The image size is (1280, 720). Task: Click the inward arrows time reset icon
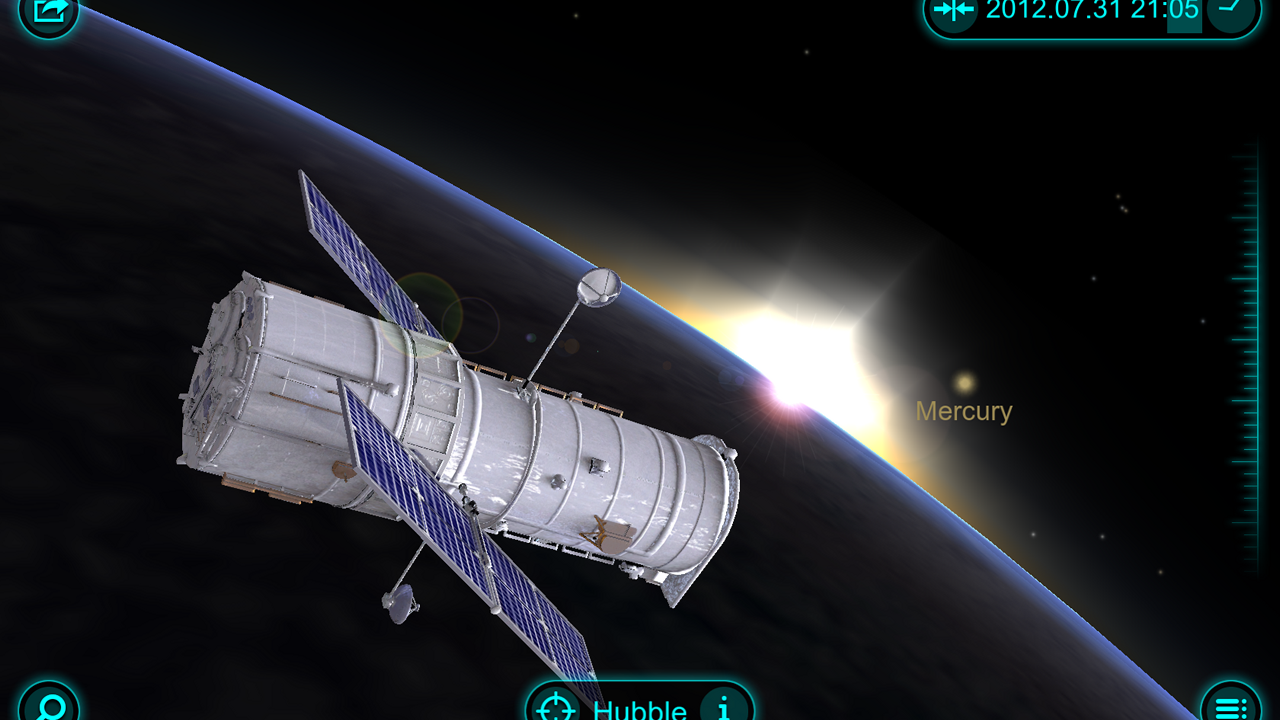click(952, 11)
